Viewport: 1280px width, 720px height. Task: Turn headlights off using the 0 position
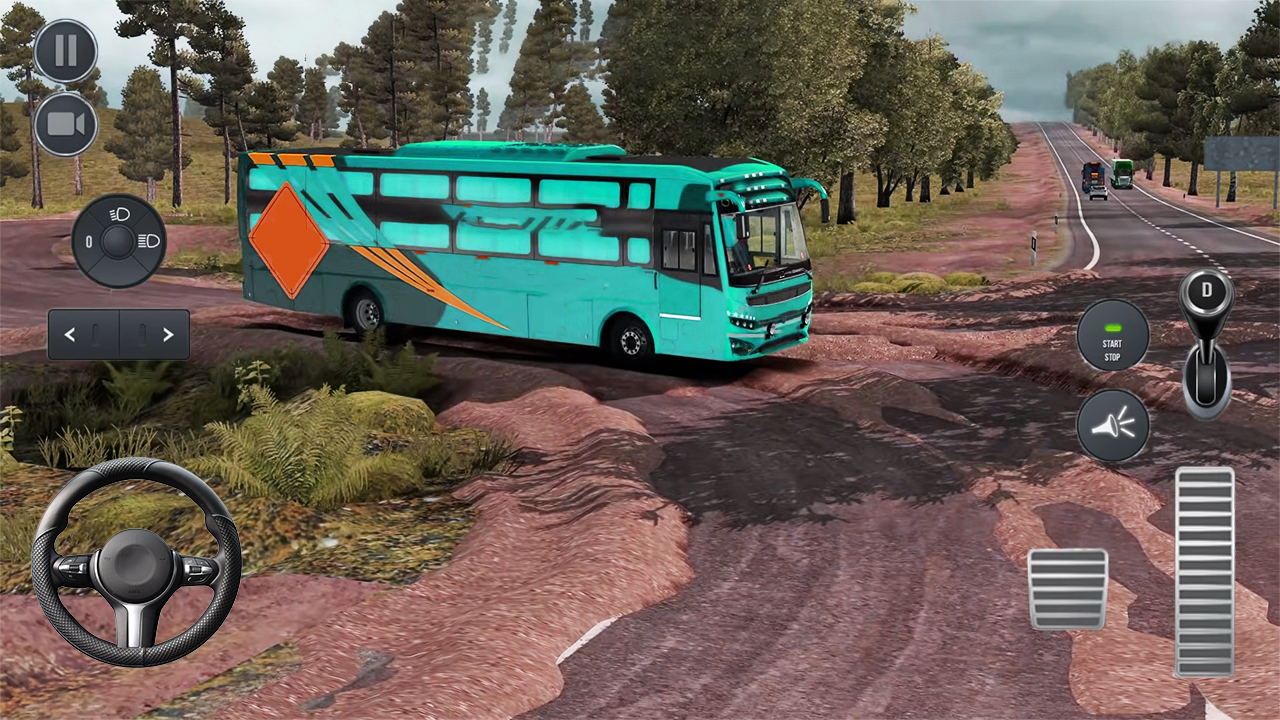tap(89, 241)
